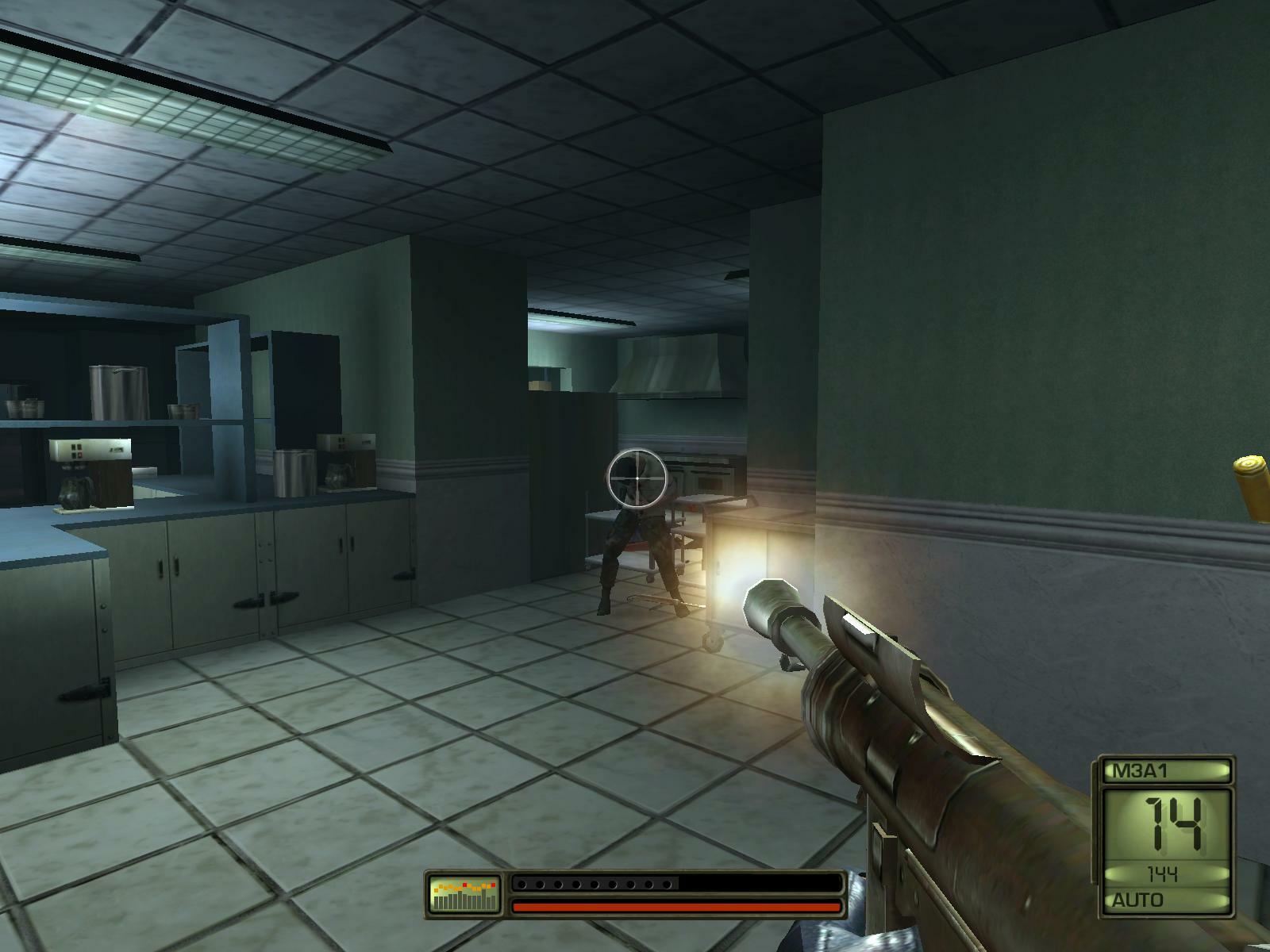Viewport: 1270px width, 952px height.
Task: Click the reserve ammo readout 144
Action: click(x=1161, y=873)
